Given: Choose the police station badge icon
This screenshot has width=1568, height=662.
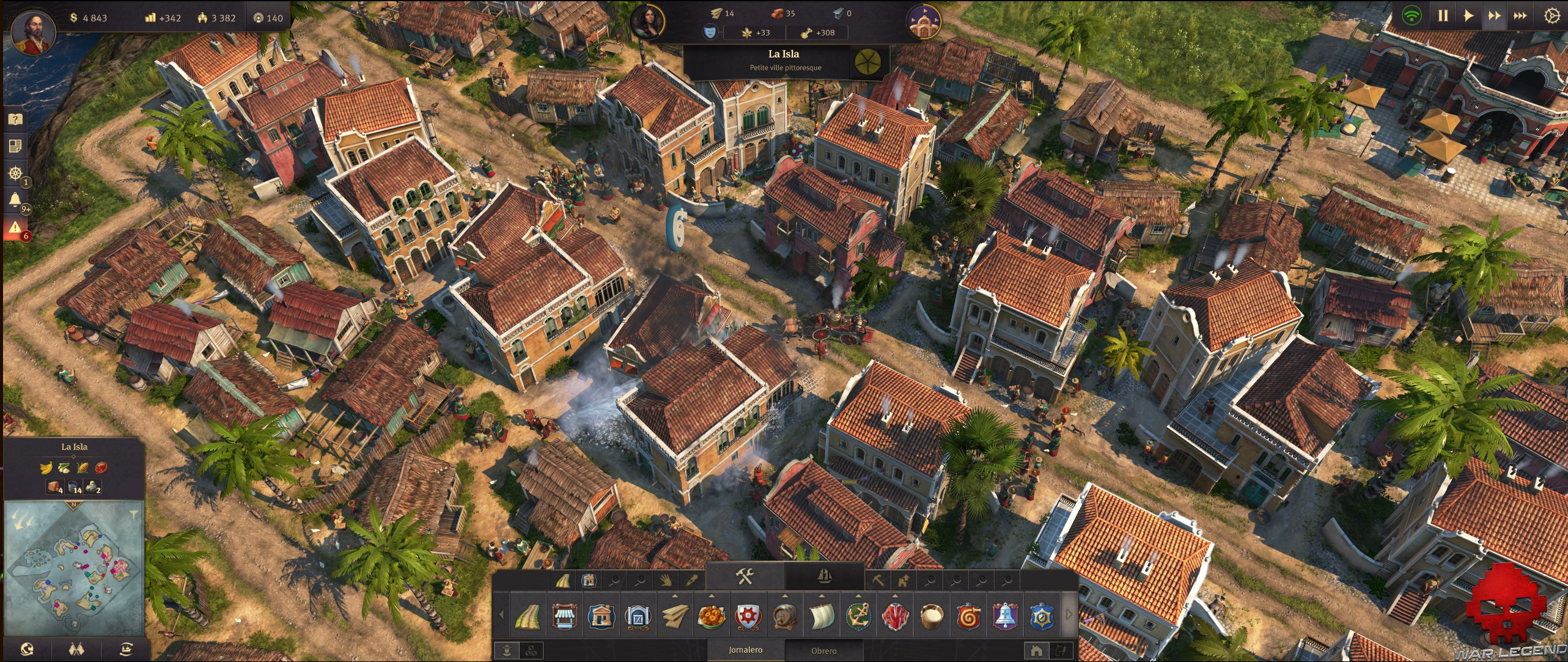Looking at the screenshot, I should [1042, 616].
